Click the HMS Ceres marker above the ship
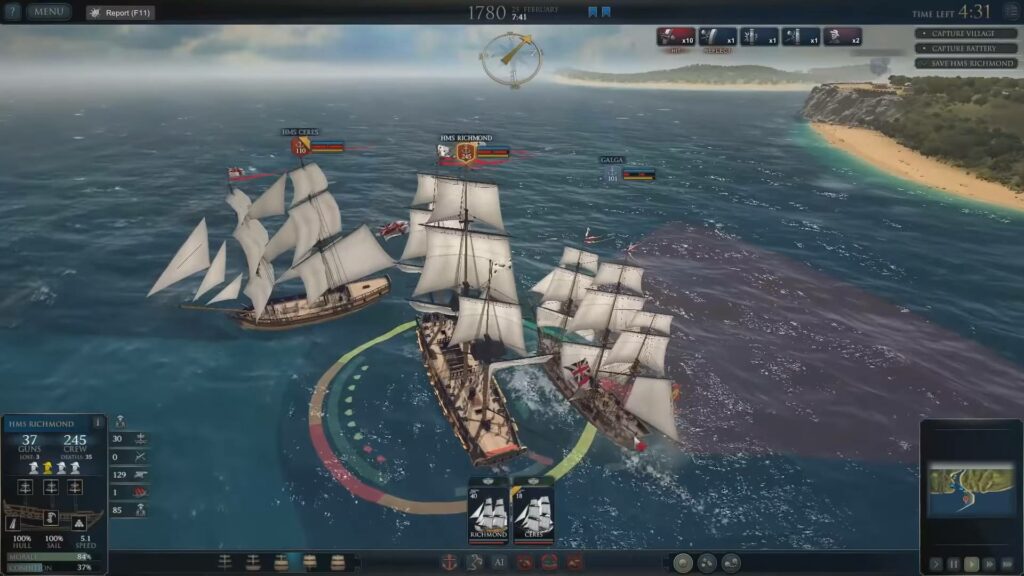The width and height of the screenshot is (1024, 576). coord(300,147)
